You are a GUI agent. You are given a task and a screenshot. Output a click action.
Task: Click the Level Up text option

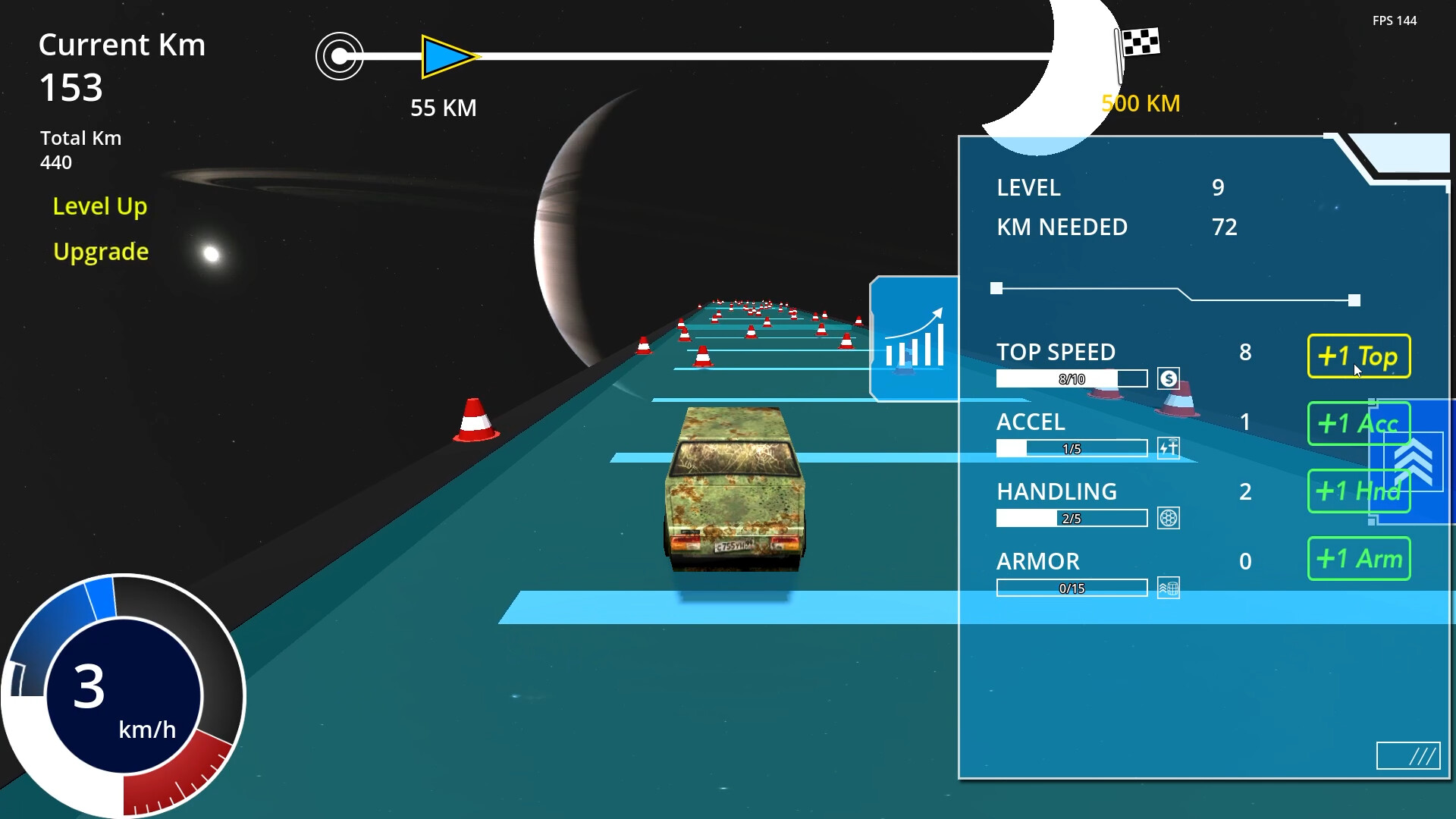99,206
